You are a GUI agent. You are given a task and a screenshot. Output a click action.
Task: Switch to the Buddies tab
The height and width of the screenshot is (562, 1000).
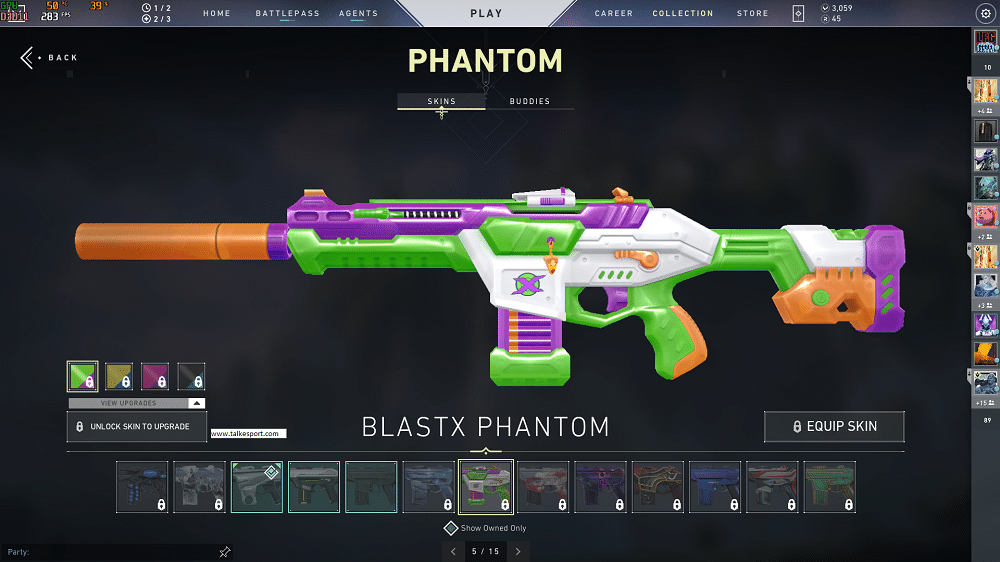529,102
